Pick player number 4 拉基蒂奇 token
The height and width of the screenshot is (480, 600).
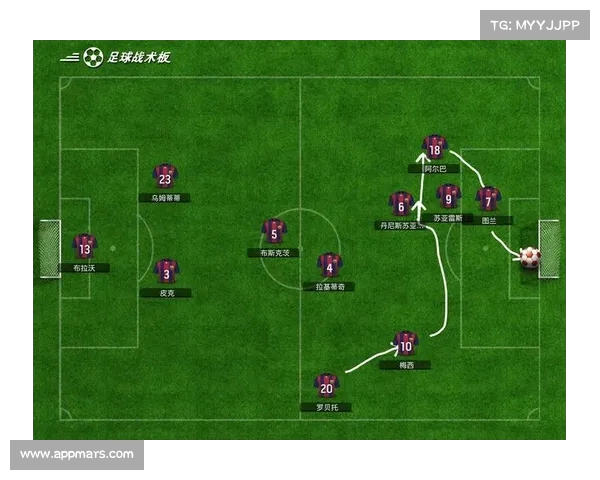[329, 265]
